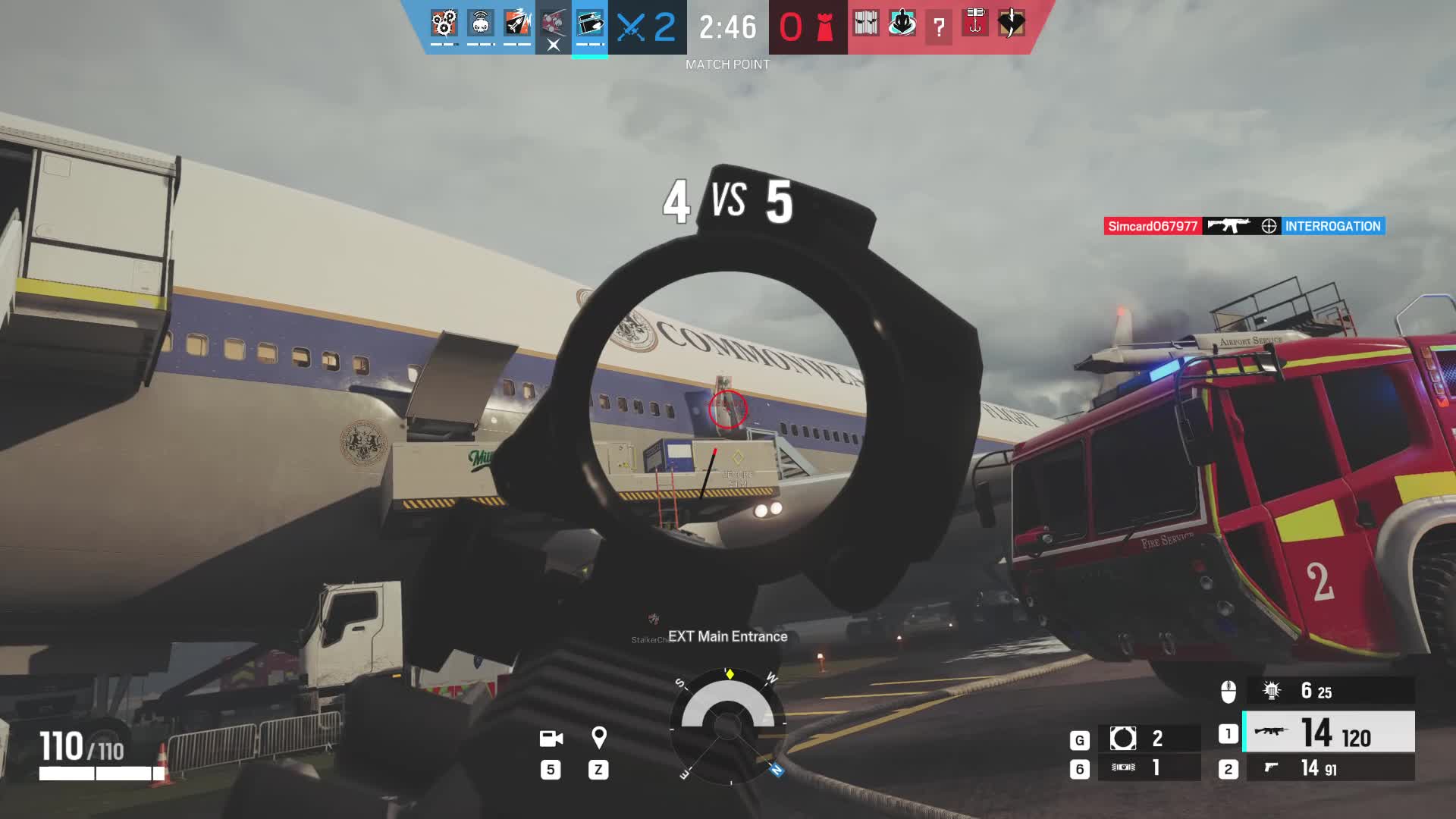The height and width of the screenshot is (819, 1456).
Task: Select the red-team banner-eyes operator icon
Action: (x=865, y=24)
